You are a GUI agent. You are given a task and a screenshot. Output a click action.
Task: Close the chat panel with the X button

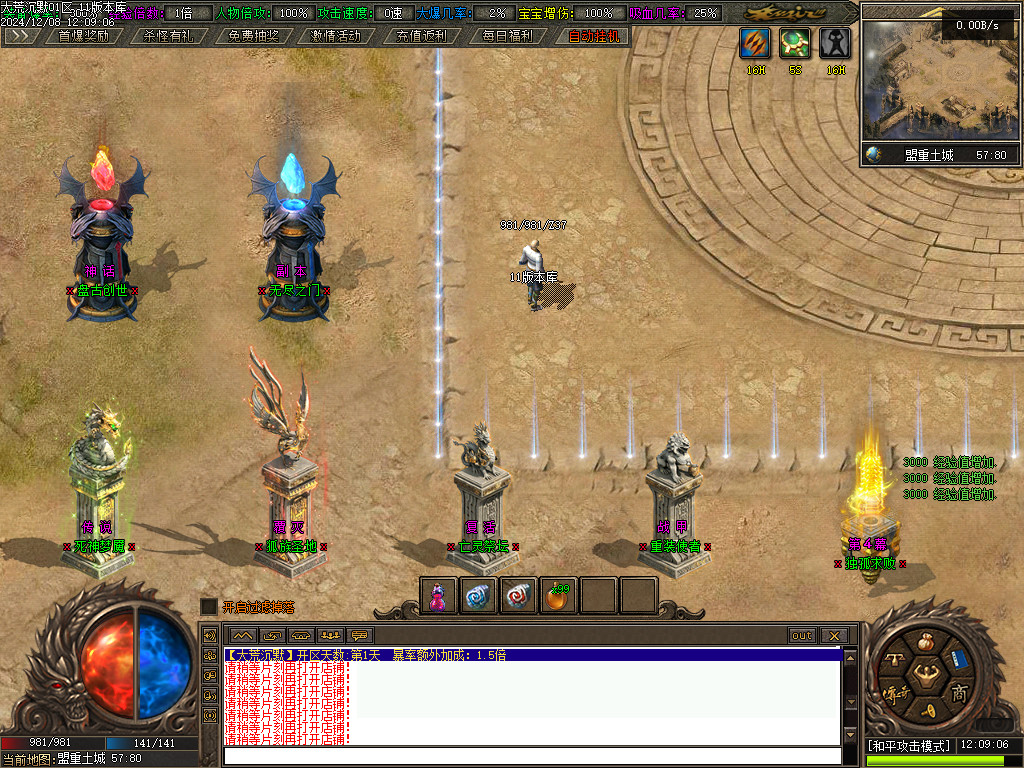833,635
